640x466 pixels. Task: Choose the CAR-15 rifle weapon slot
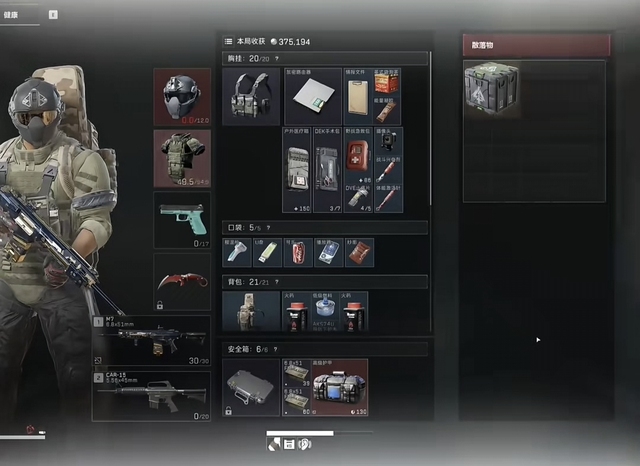[x=151, y=397]
